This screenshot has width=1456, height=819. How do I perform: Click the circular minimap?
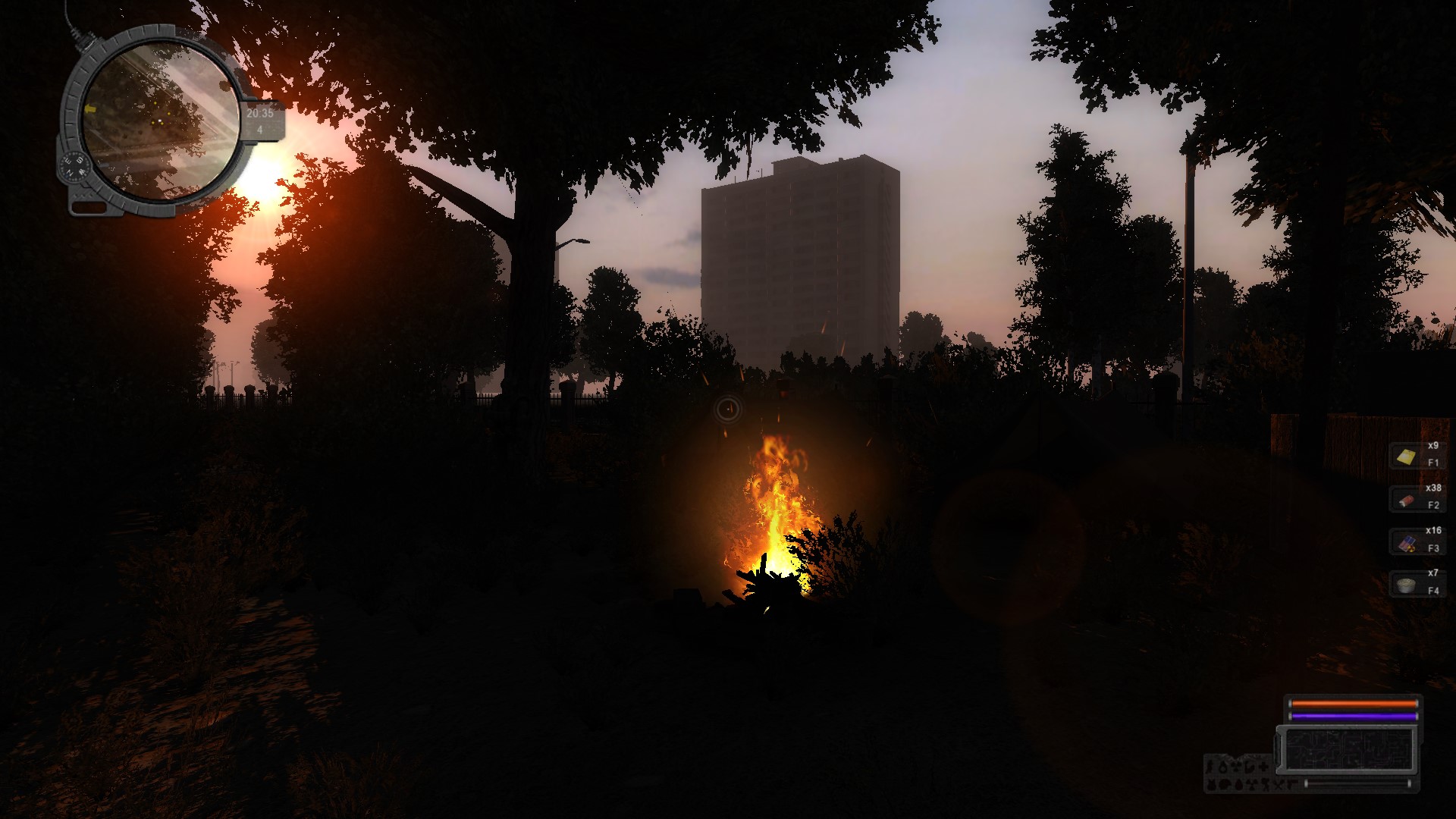[x=160, y=121]
